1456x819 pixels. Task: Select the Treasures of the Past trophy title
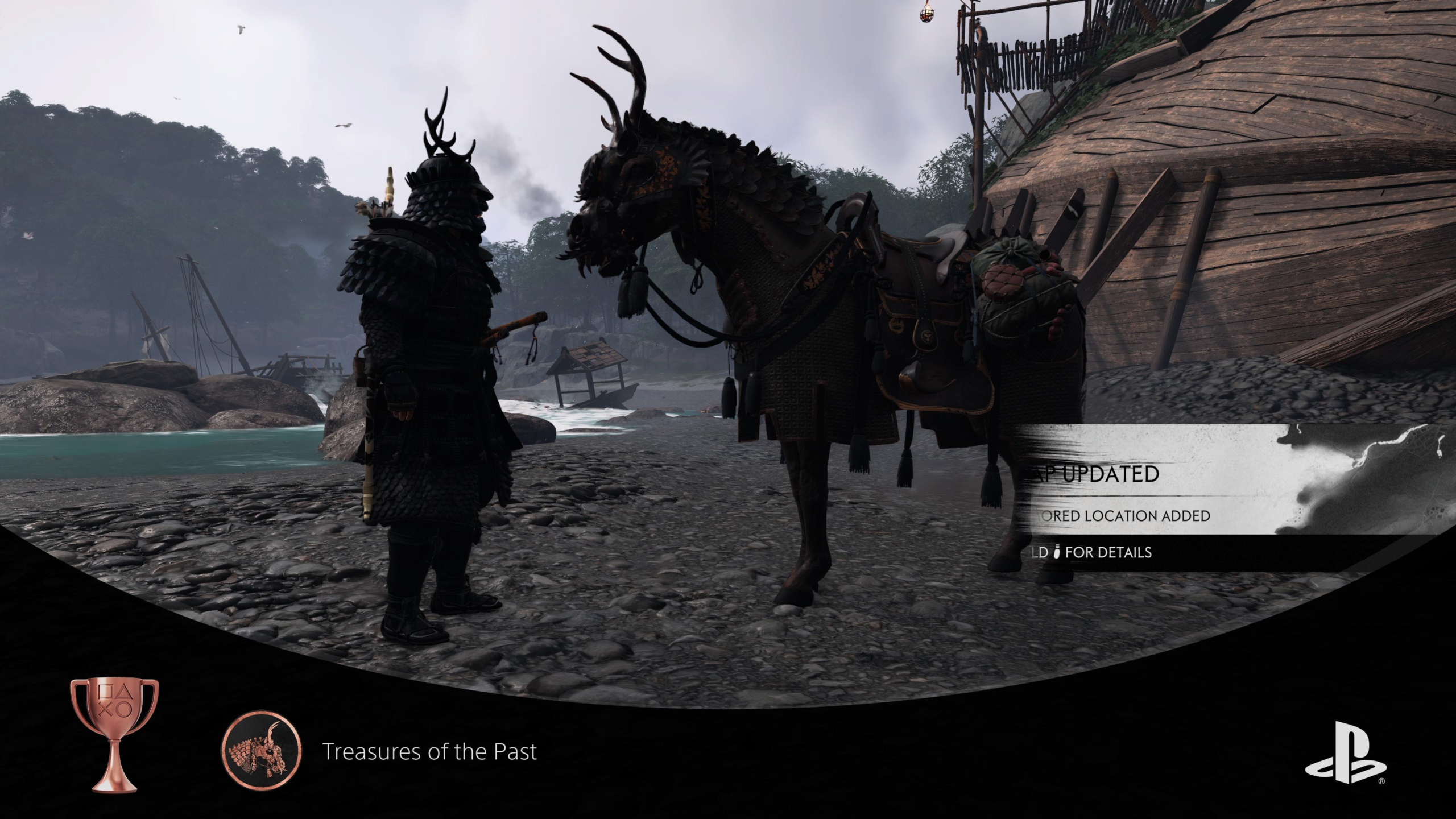[429, 752]
